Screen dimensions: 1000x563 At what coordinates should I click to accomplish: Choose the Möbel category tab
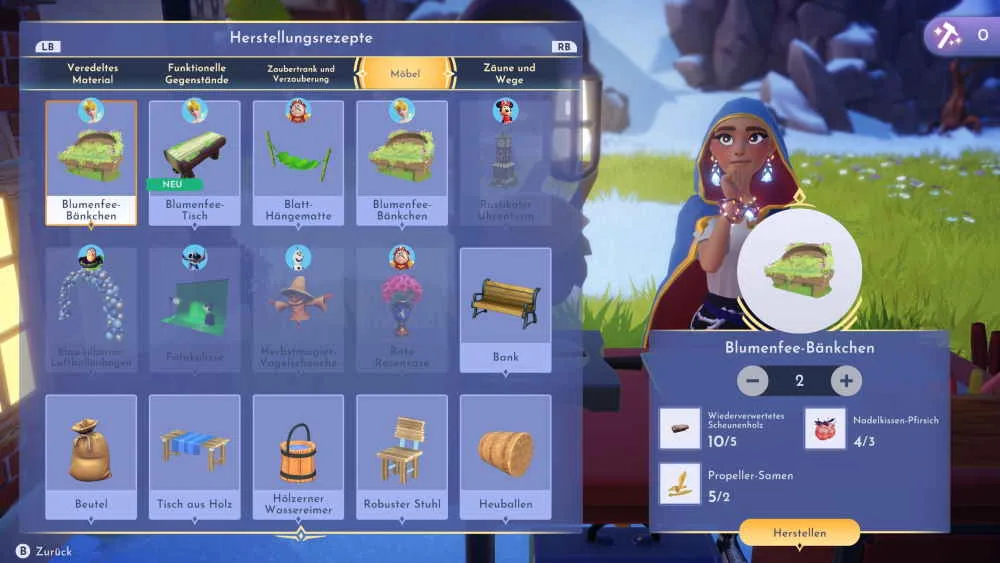coord(405,73)
